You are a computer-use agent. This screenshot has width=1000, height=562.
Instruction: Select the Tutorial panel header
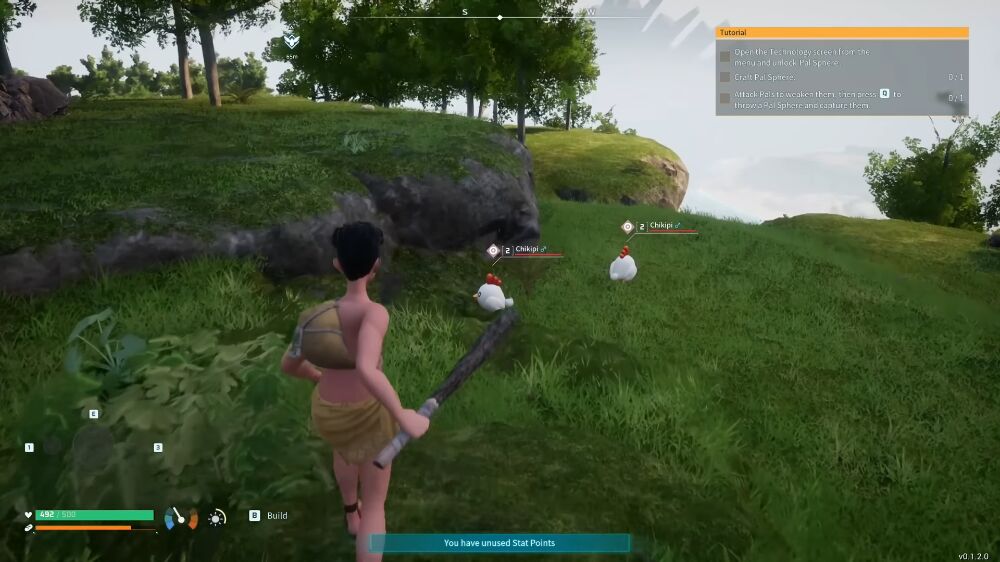[x=841, y=33]
